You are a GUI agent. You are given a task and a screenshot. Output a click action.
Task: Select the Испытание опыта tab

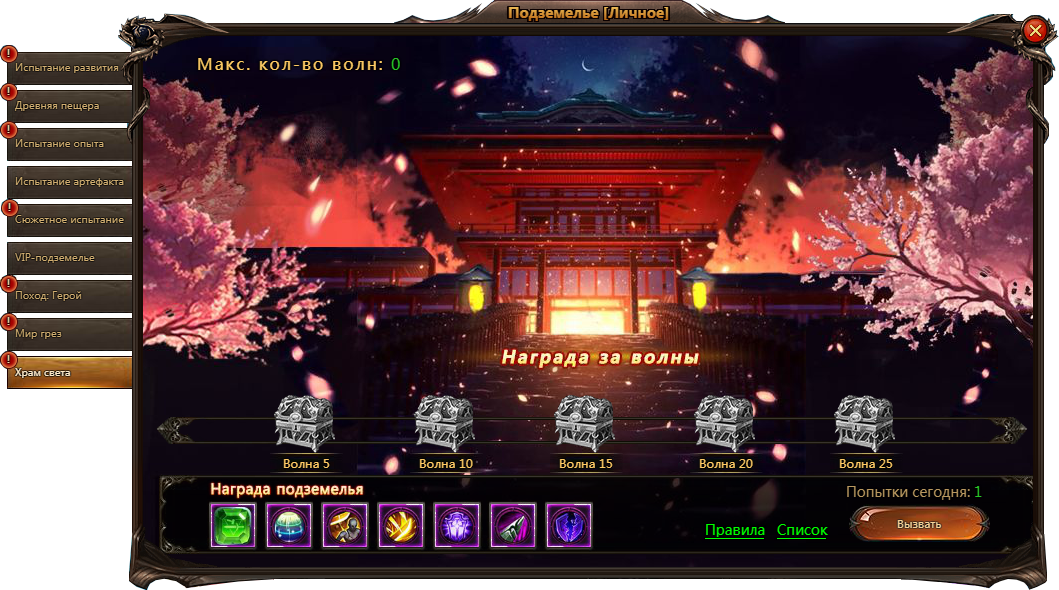point(69,144)
